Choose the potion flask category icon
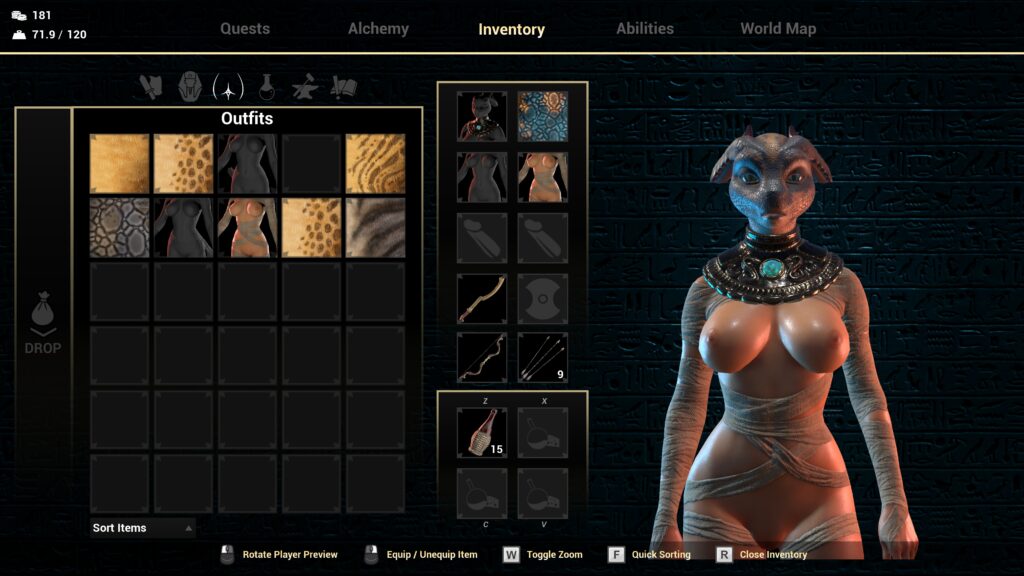 click(267, 88)
